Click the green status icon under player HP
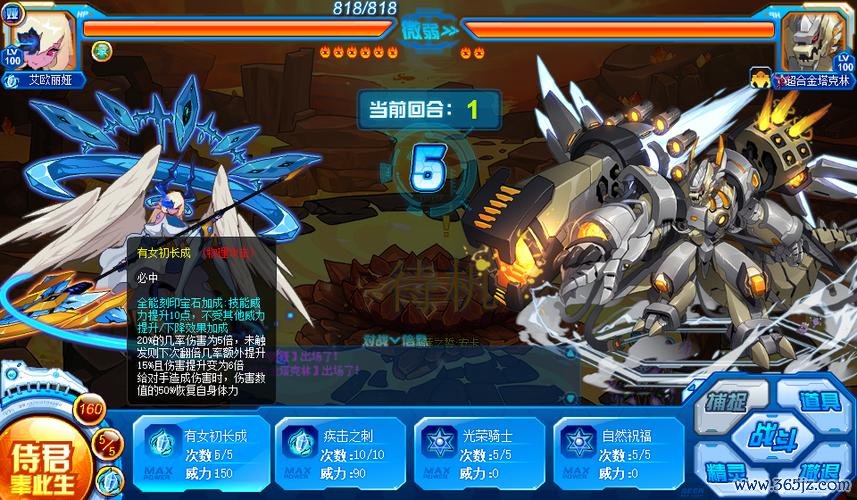This screenshot has width=857, height=500. [102, 51]
